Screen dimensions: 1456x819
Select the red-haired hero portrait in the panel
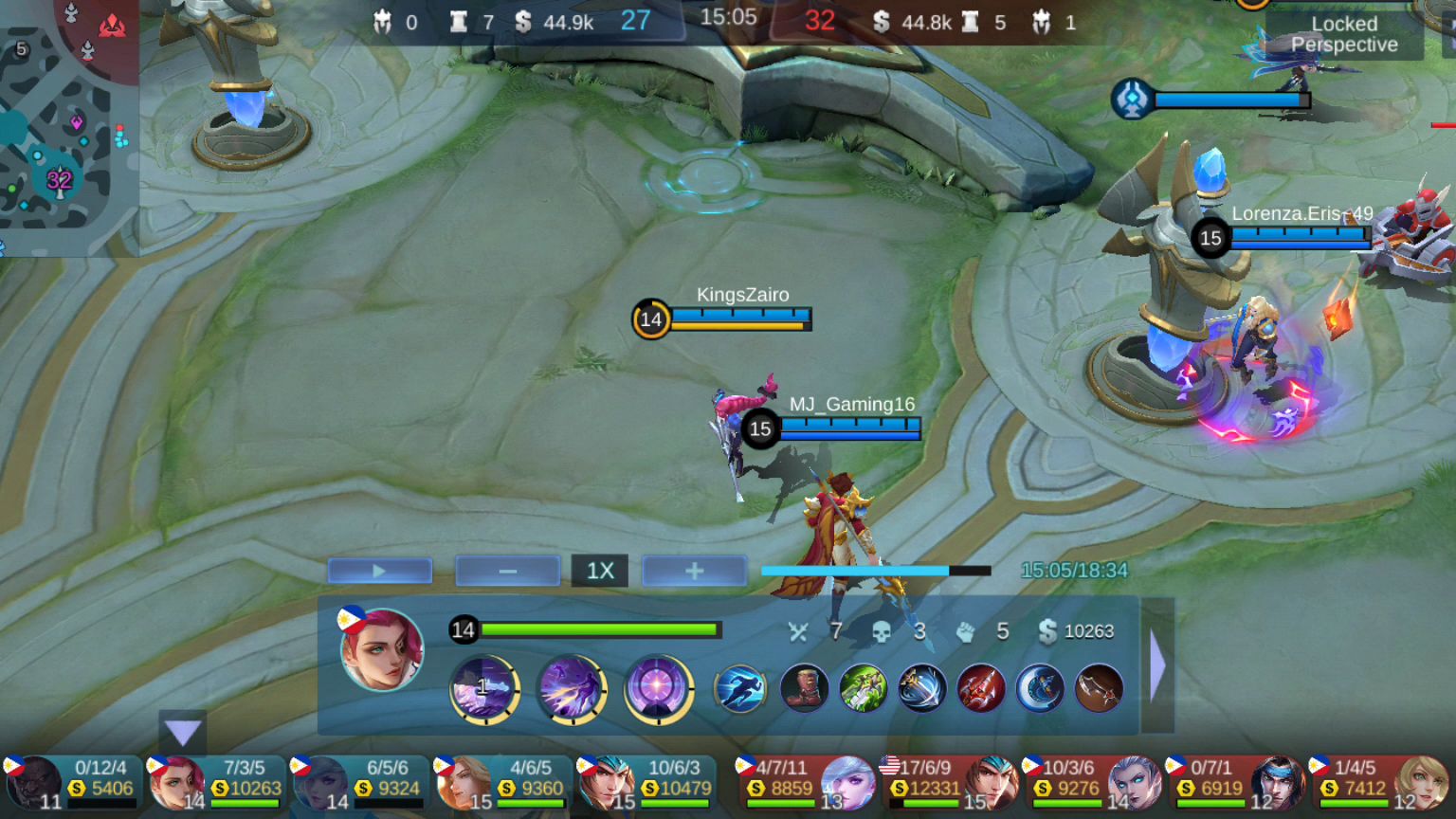pos(381,650)
